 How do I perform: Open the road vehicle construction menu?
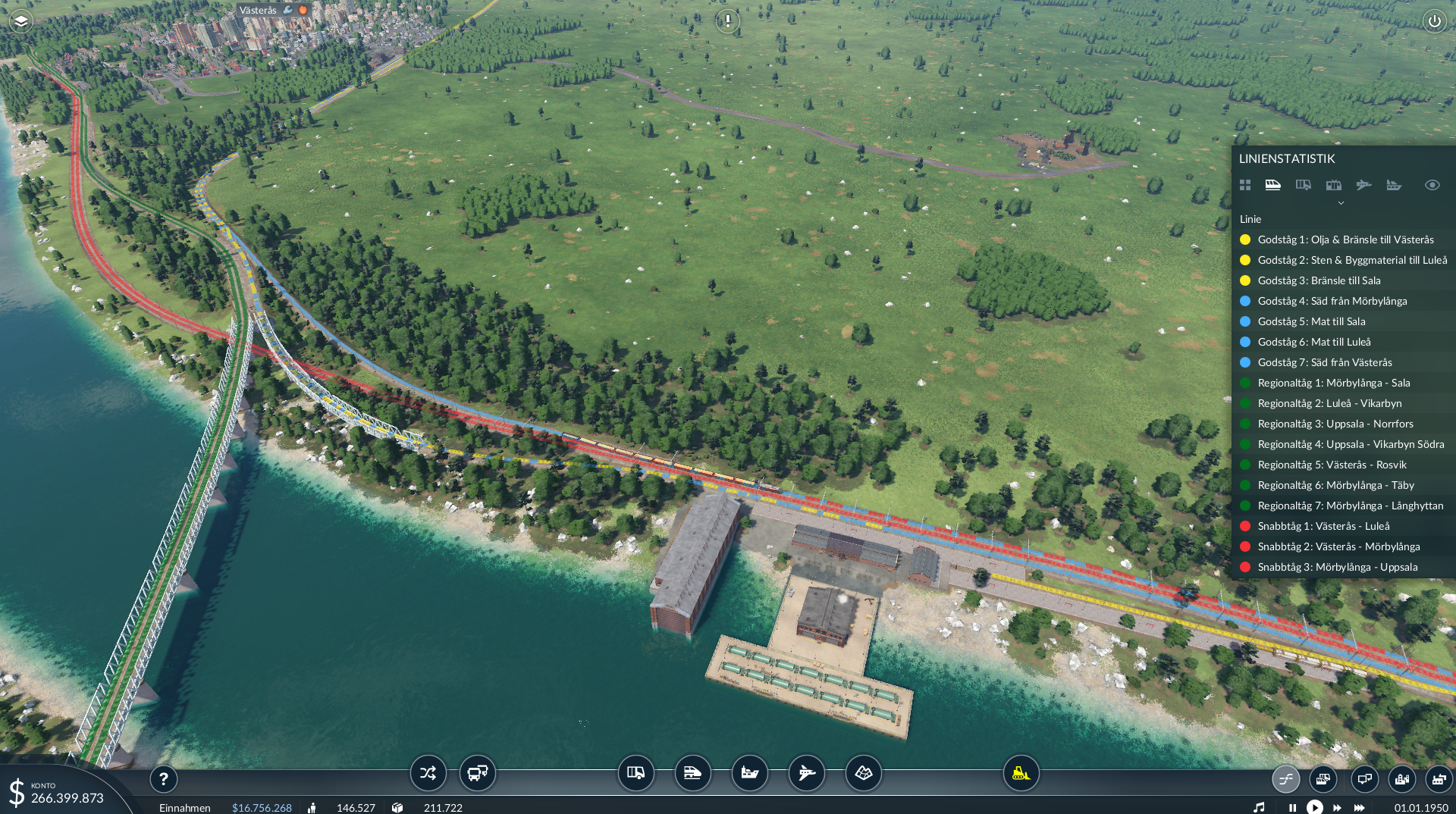(635, 773)
